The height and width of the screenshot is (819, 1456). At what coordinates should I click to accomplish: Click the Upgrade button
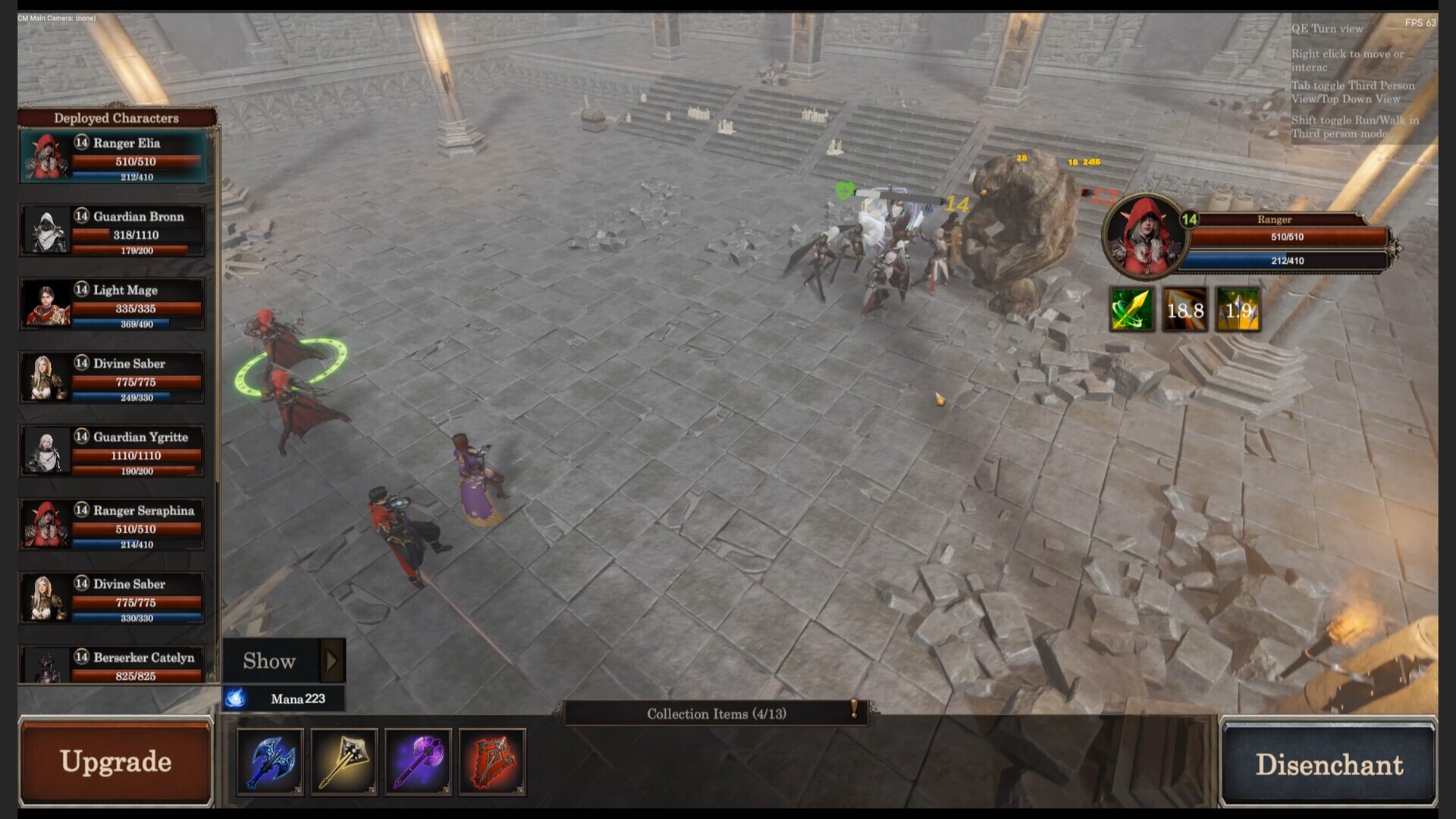pos(115,761)
